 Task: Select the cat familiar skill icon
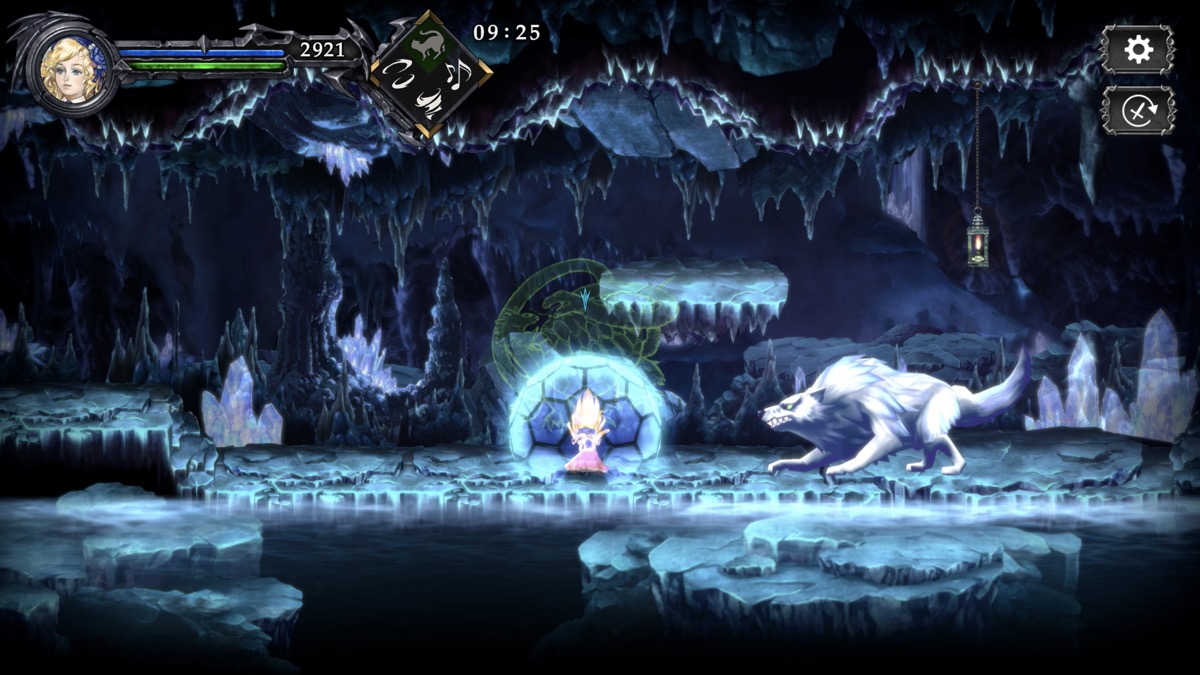pos(431,43)
